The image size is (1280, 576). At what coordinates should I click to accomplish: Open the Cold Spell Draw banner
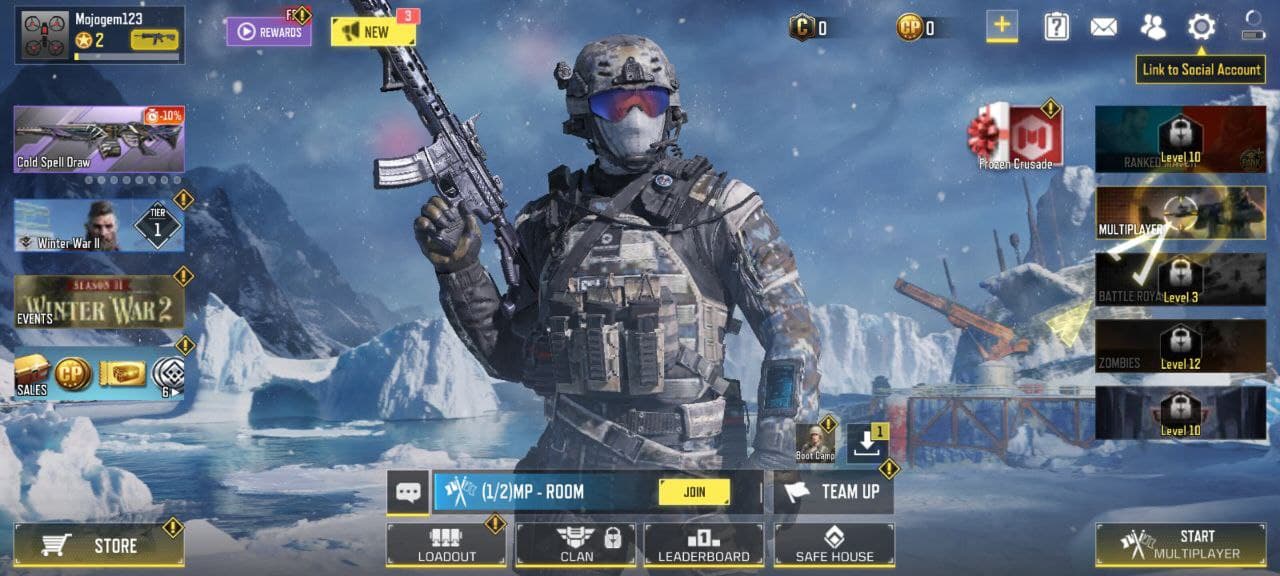(x=98, y=139)
